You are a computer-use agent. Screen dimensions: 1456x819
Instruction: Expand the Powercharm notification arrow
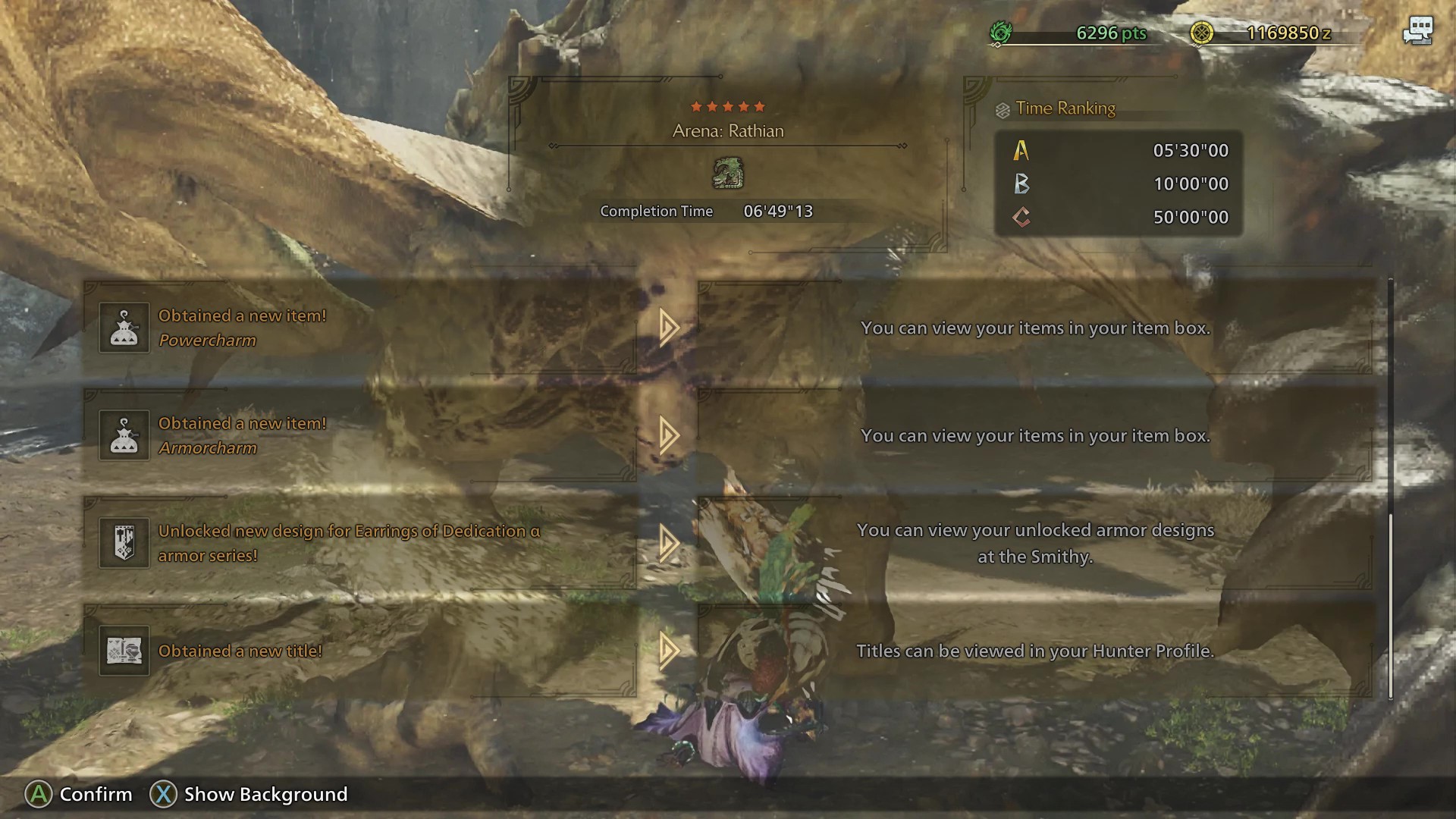click(667, 328)
